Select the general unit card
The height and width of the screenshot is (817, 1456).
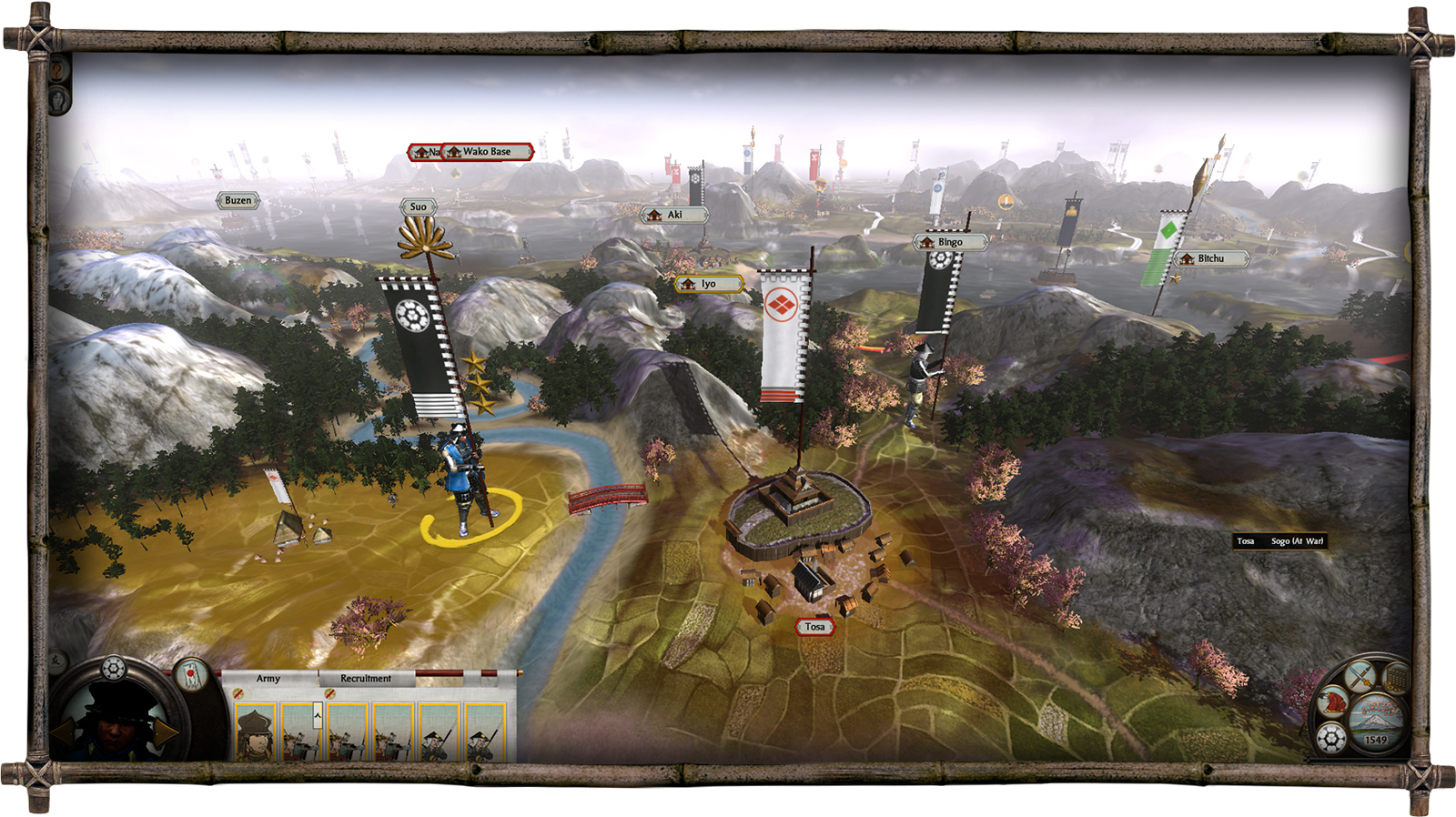(x=256, y=732)
